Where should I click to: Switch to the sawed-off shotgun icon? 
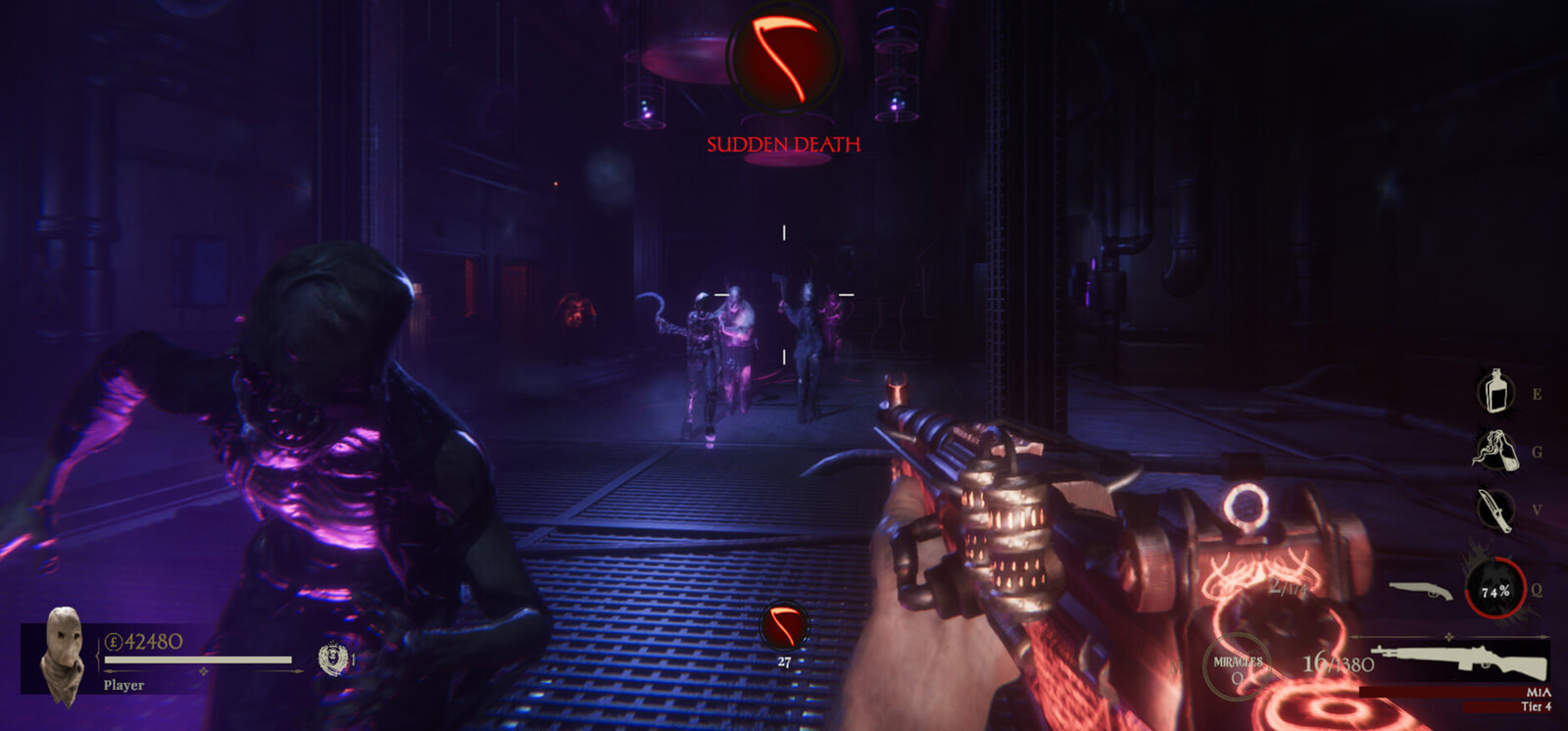(x=1420, y=590)
